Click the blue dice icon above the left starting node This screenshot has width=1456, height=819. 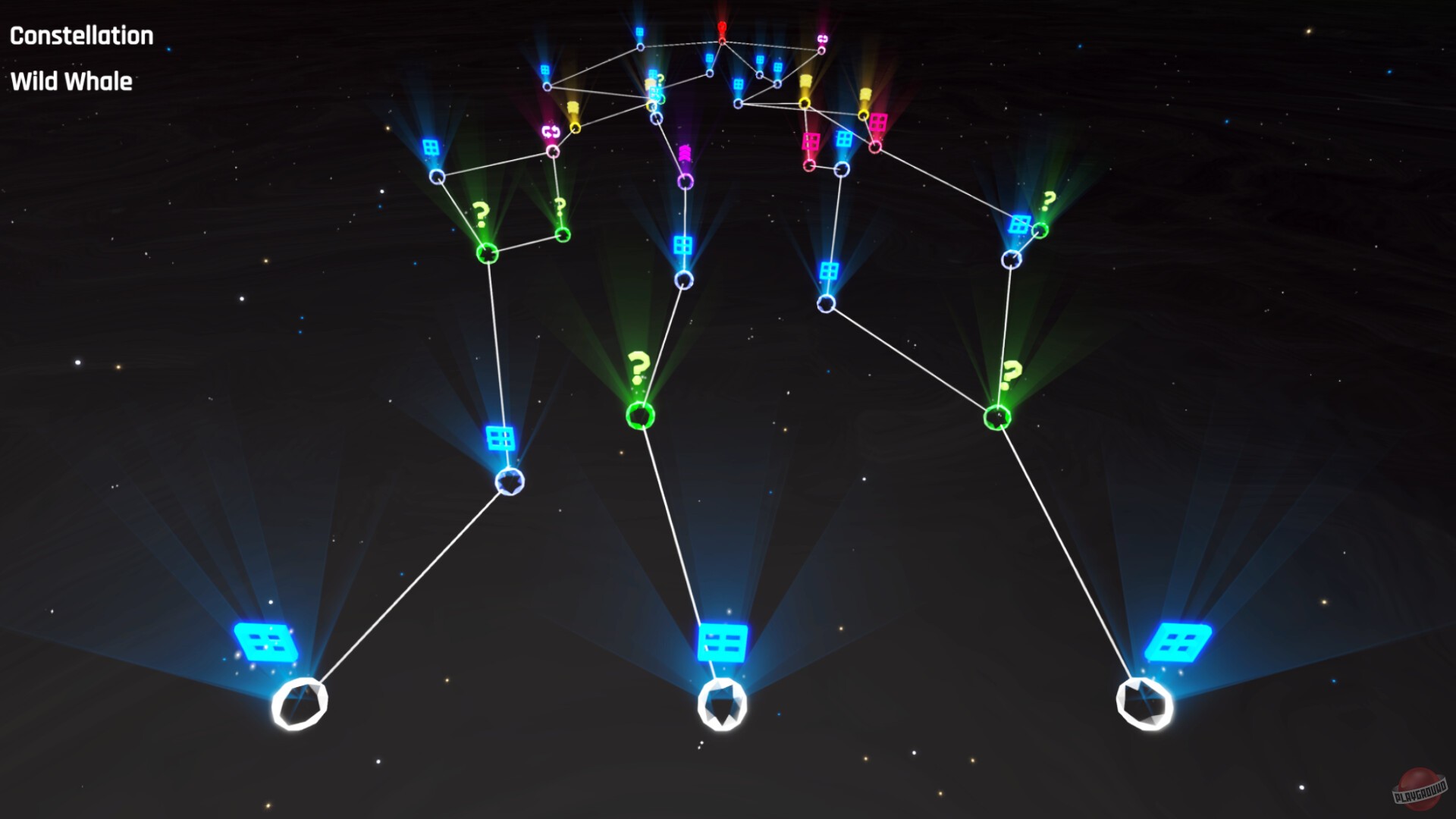tap(266, 641)
